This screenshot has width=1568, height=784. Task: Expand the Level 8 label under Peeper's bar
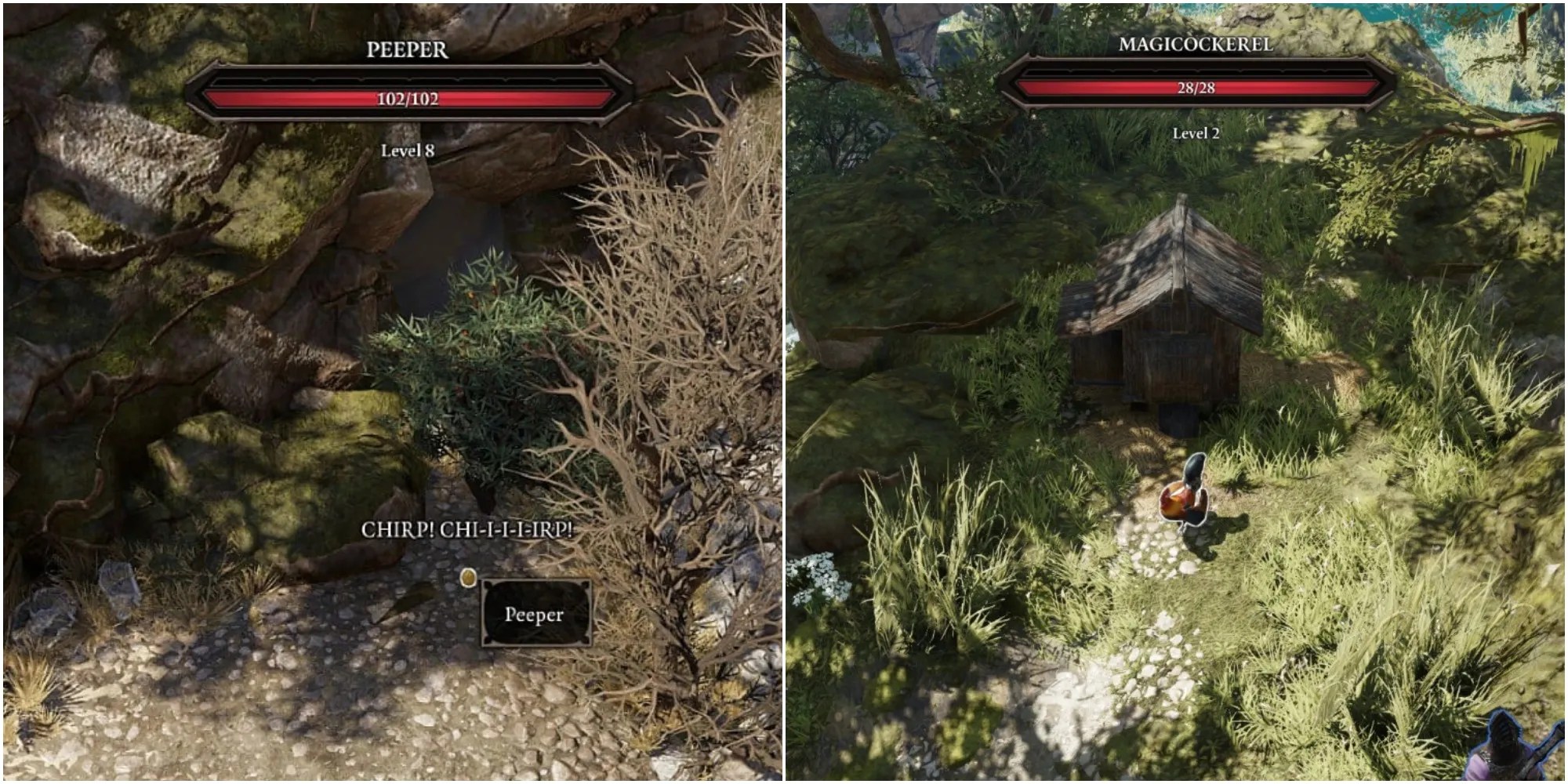tap(408, 151)
